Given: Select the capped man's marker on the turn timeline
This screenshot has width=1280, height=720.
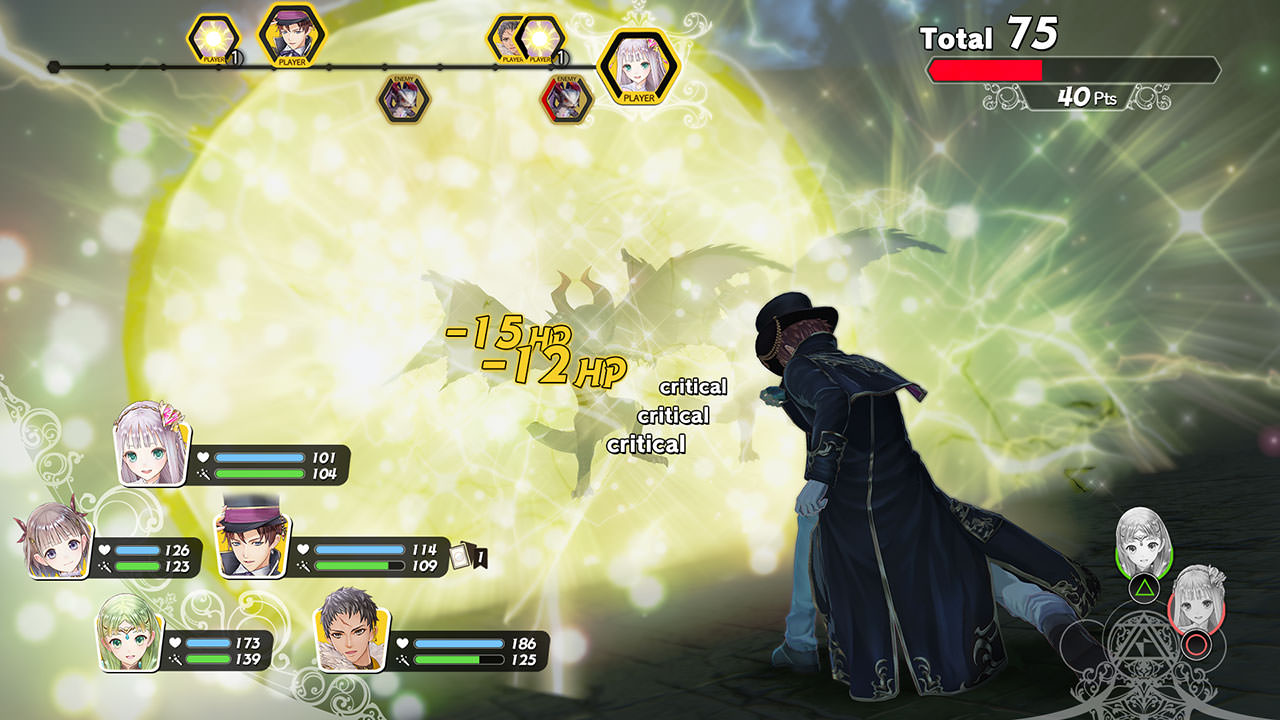Looking at the screenshot, I should [x=291, y=35].
